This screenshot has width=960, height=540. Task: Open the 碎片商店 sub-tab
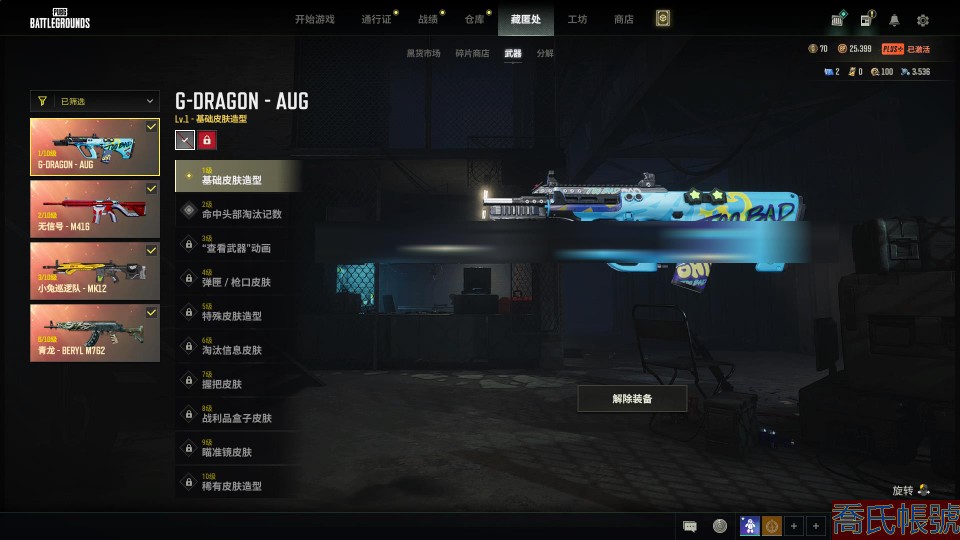(472, 53)
